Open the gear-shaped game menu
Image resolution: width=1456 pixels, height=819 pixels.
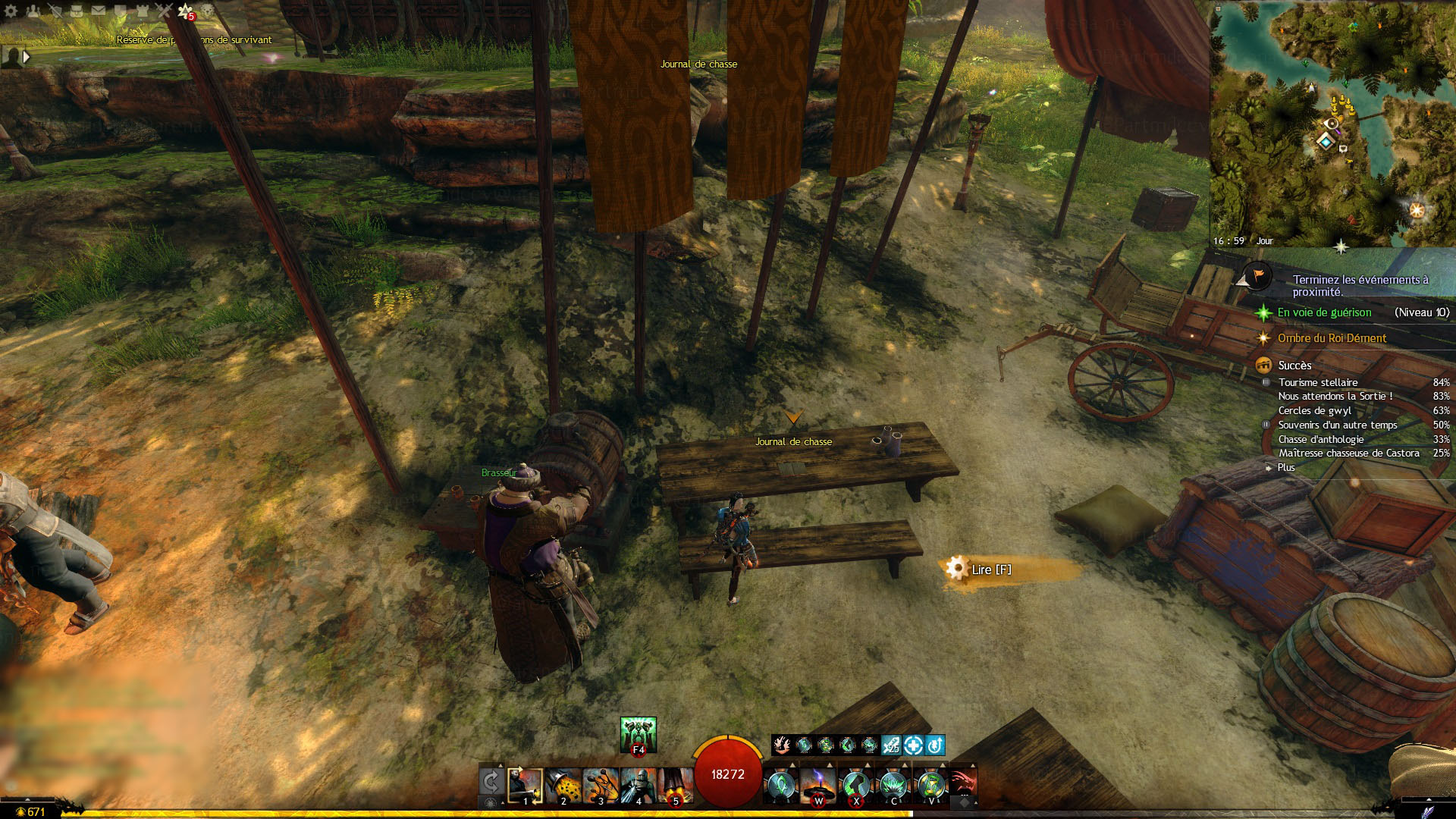tap(11, 11)
